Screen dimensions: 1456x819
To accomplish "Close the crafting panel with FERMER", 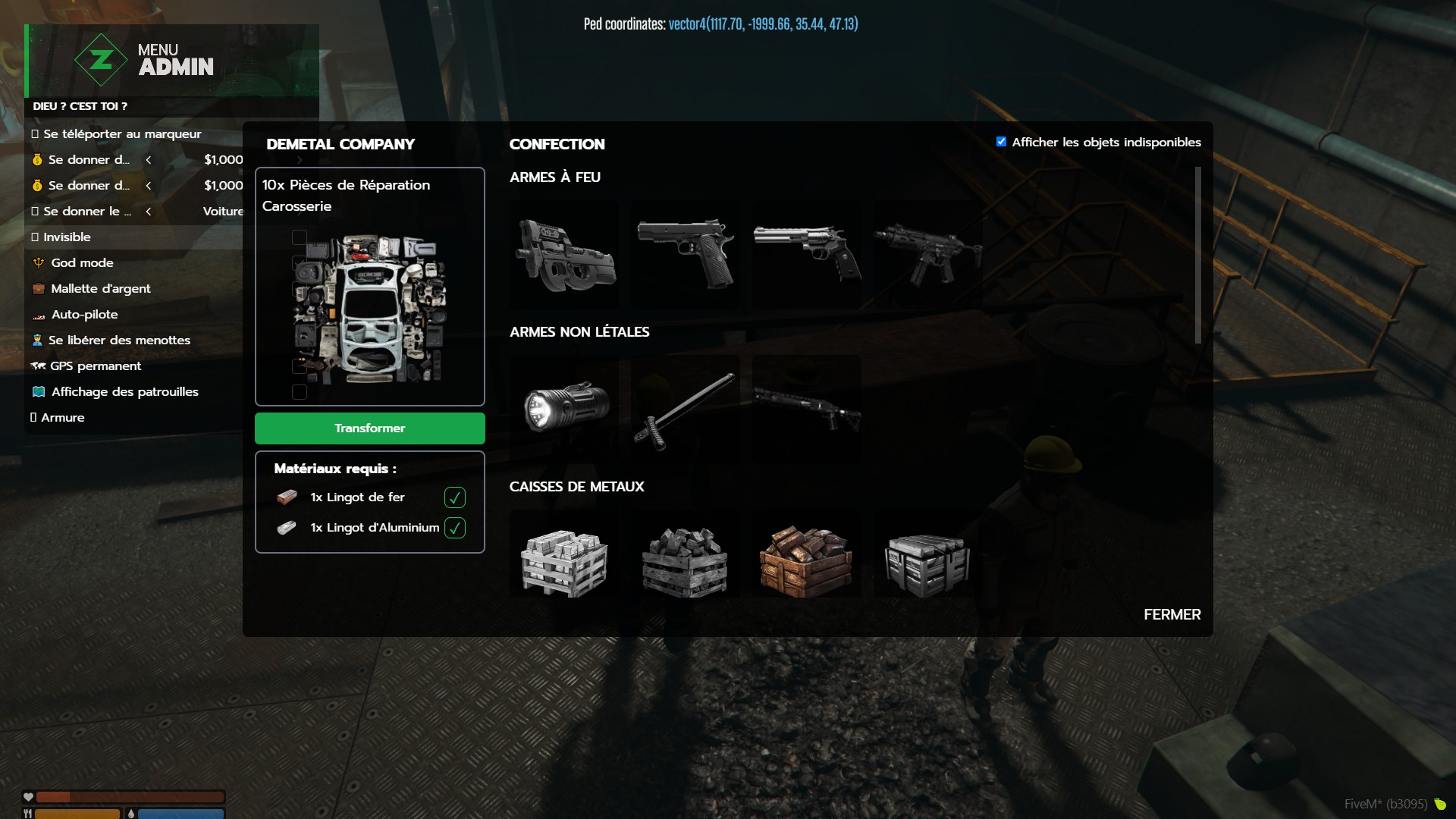I will [x=1172, y=614].
